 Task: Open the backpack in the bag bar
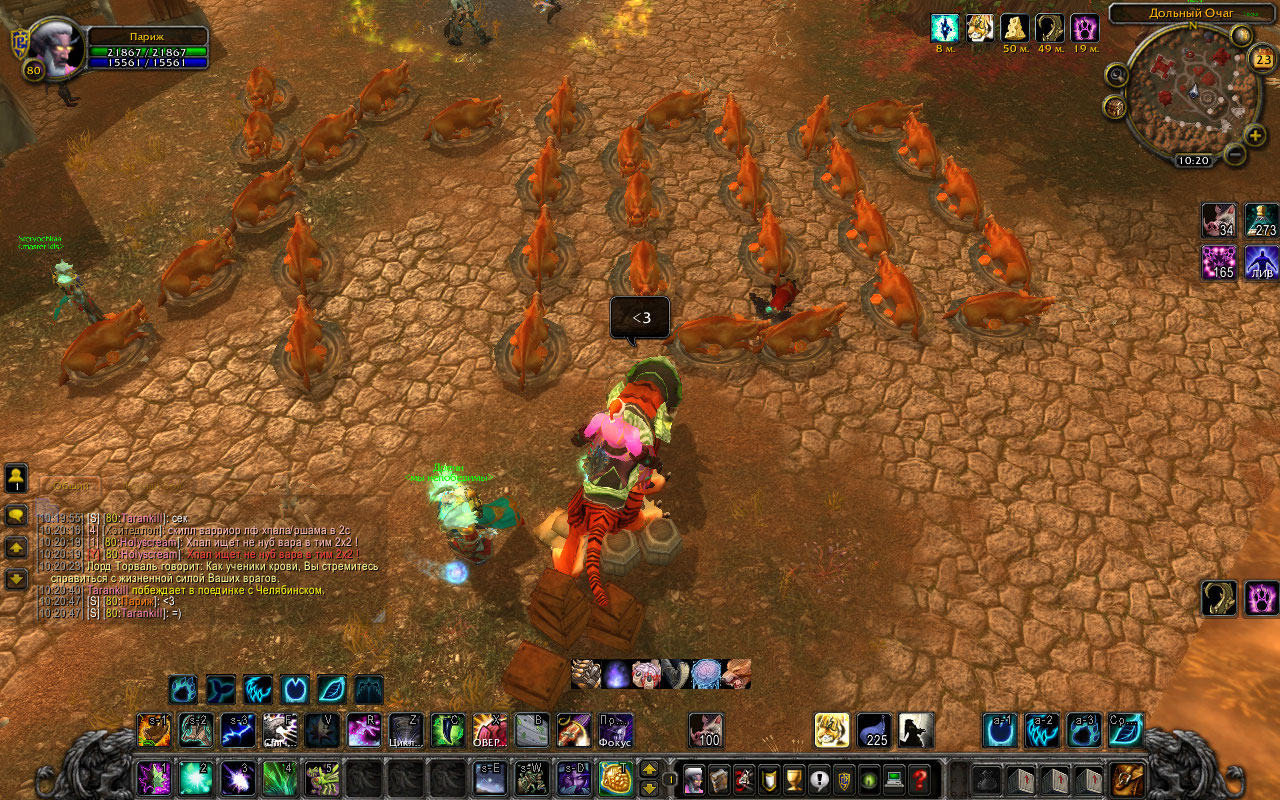pos(1130,778)
